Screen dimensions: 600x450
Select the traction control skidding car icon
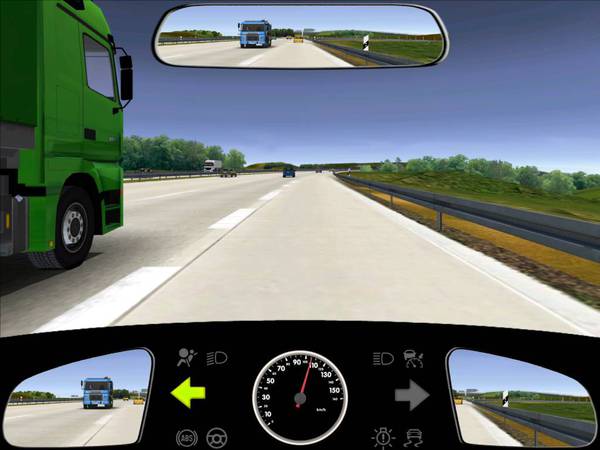414,436
